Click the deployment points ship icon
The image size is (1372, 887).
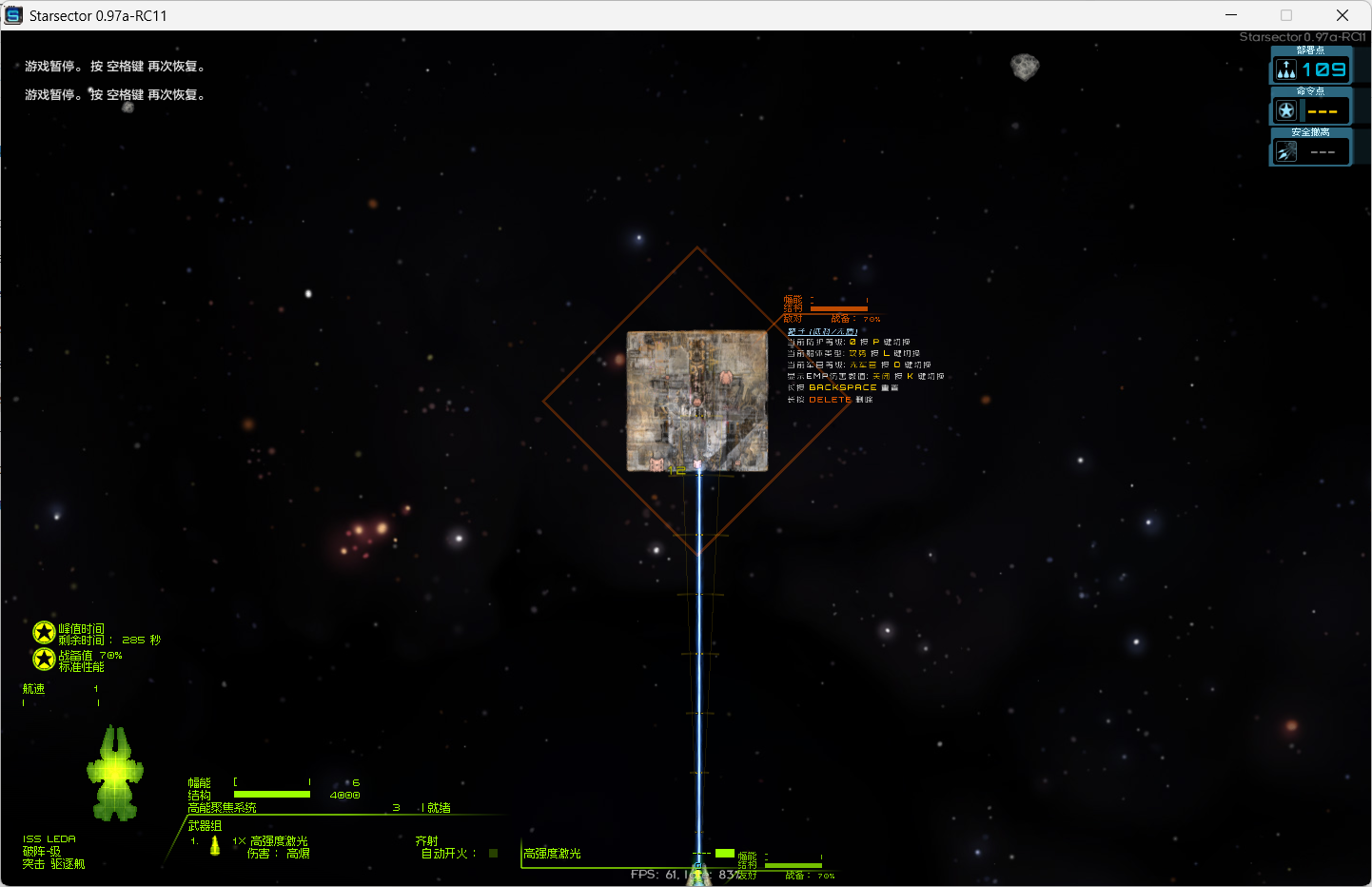(x=1286, y=69)
